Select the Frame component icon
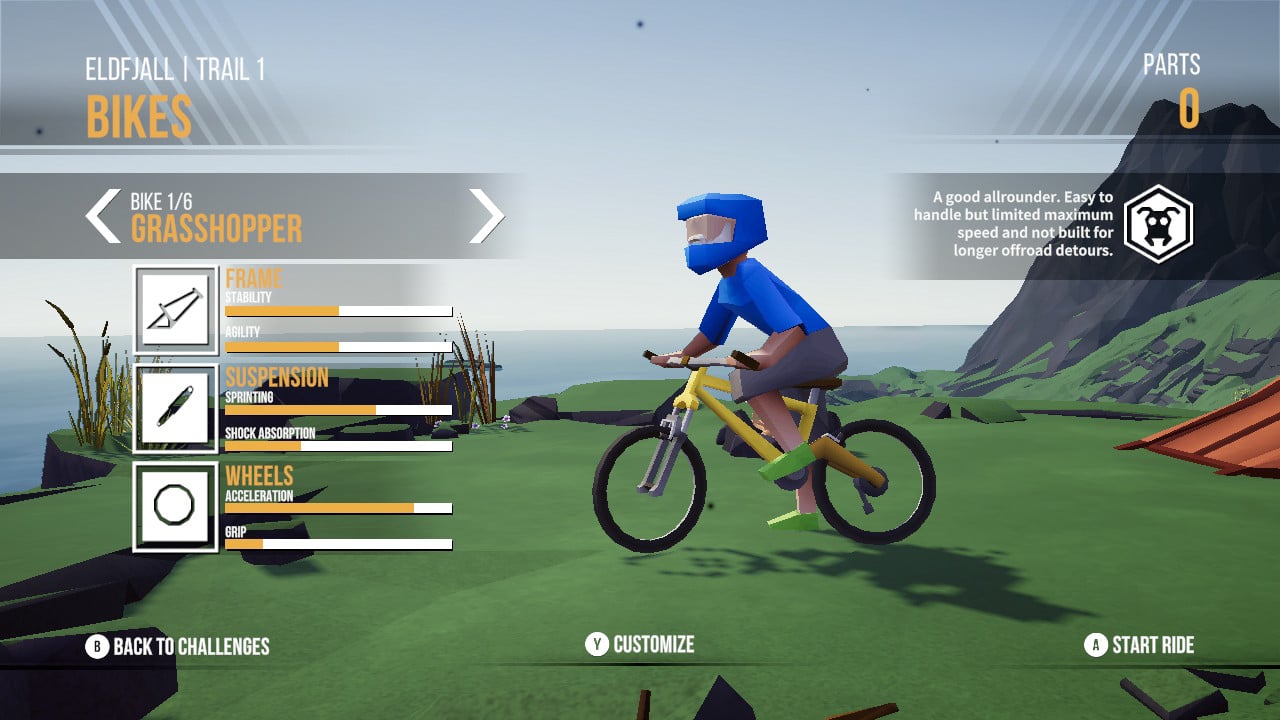The height and width of the screenshot is (720, 1280). point(176,310)
